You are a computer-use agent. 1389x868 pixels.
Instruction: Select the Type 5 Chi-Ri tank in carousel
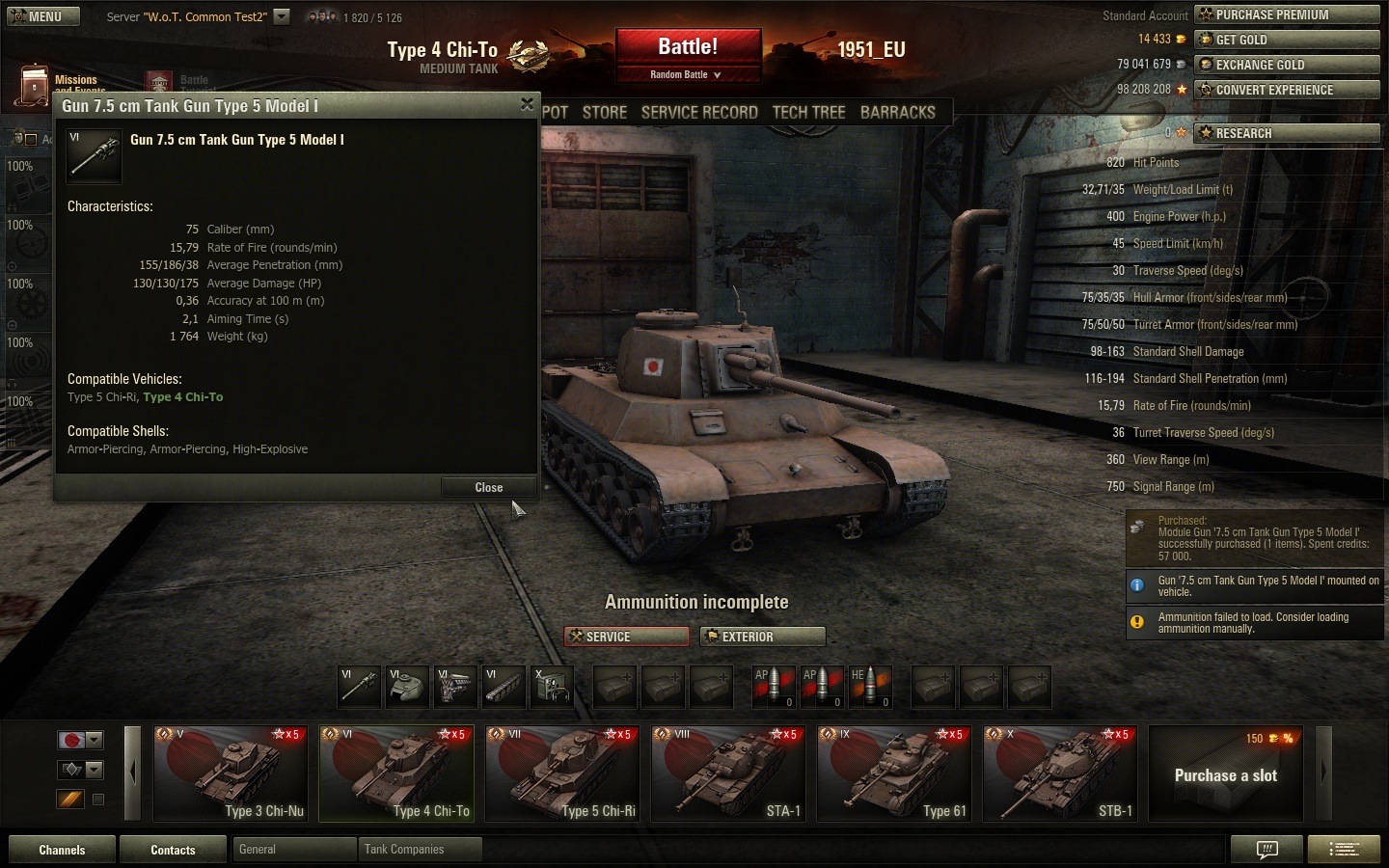point(562,773)
